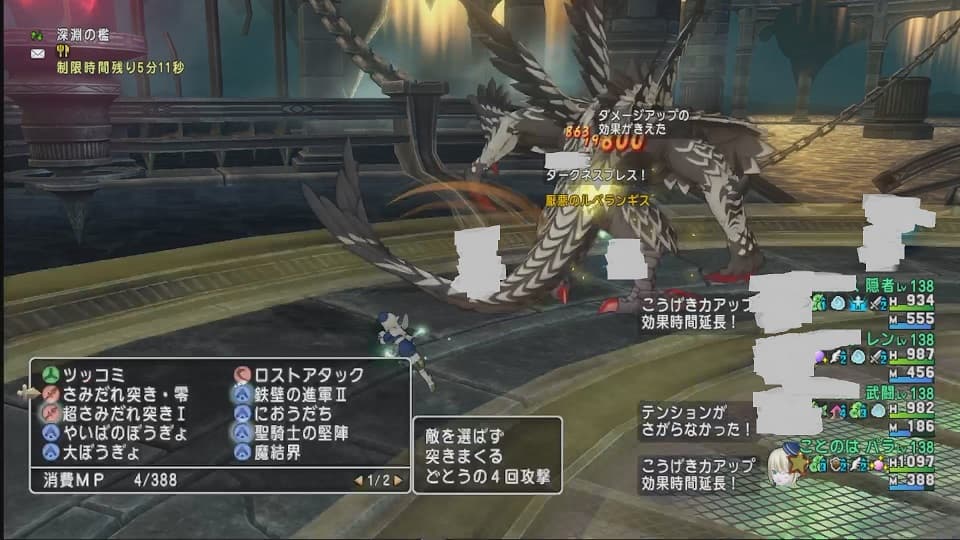960x540 pixels.
Task: Open the mail envelope icon
Action: click(x=37, y=54)
